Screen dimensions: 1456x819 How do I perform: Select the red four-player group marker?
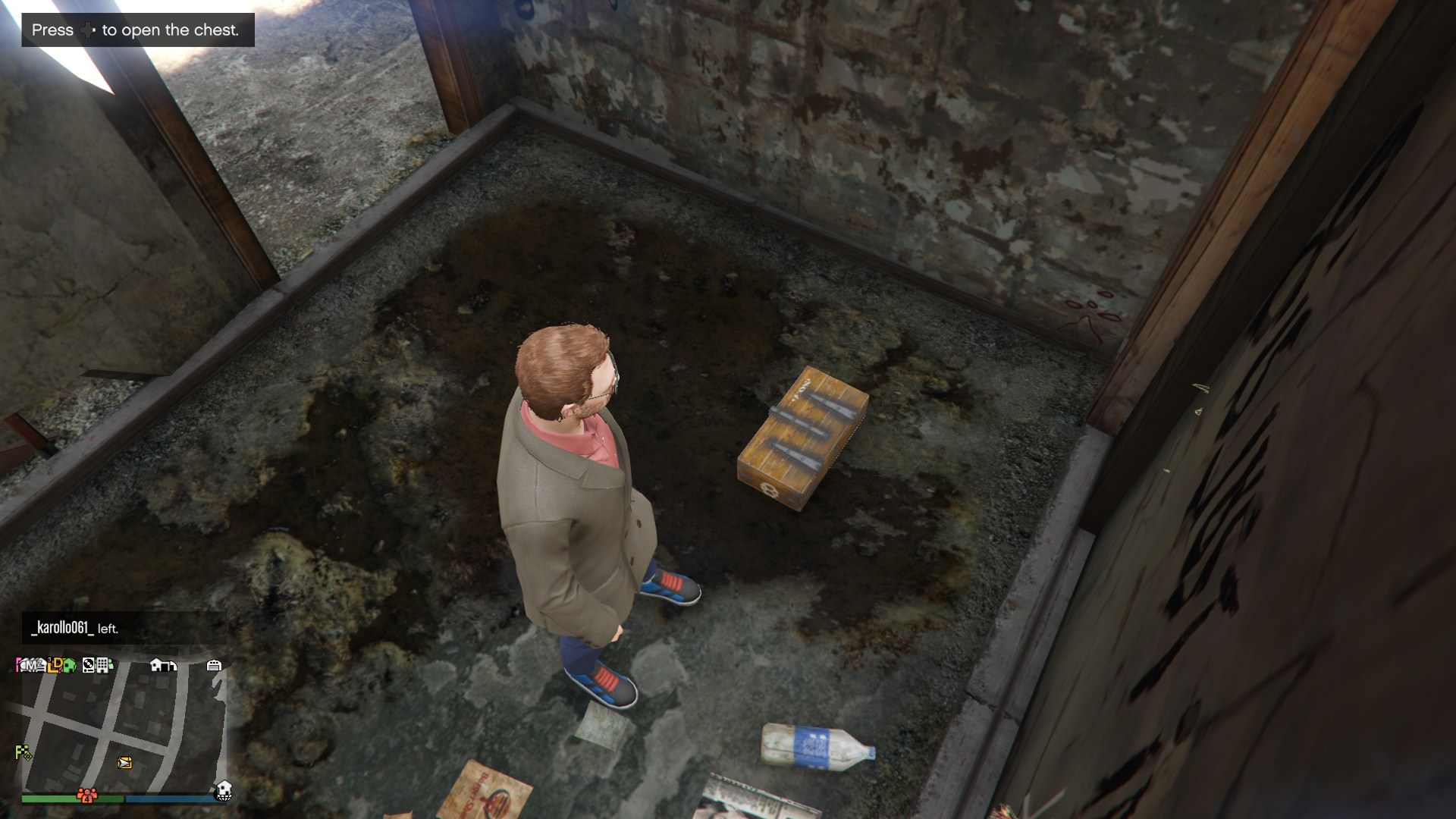[x=86, y=795]
